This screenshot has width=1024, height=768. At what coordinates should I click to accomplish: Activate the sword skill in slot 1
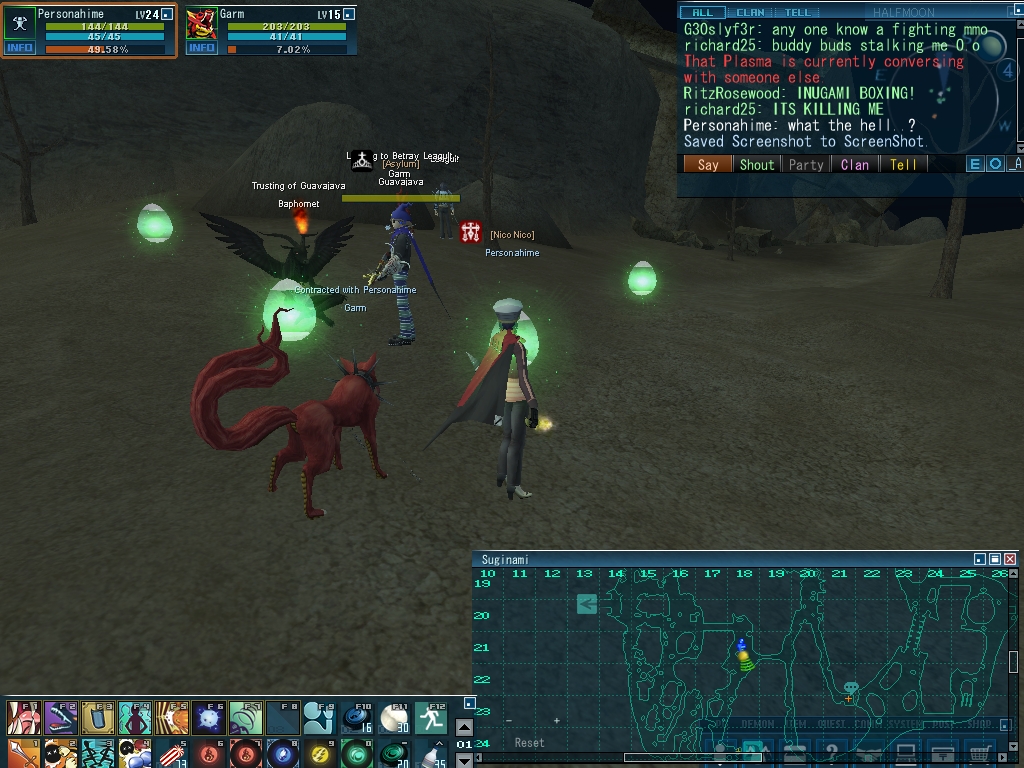tap(23, 752)
